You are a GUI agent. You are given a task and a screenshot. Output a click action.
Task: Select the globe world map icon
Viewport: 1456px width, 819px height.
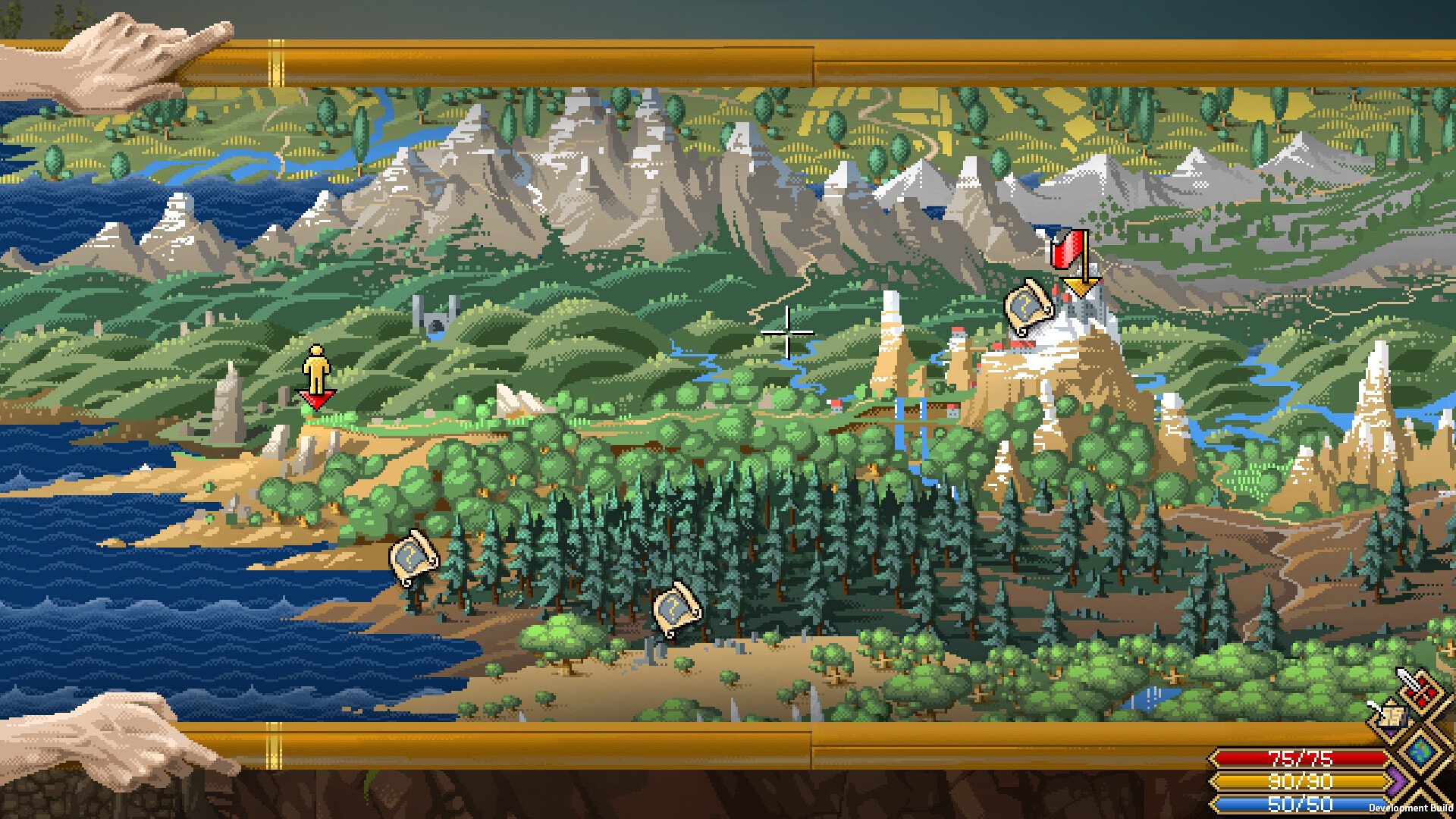(x=1420, y=751)
